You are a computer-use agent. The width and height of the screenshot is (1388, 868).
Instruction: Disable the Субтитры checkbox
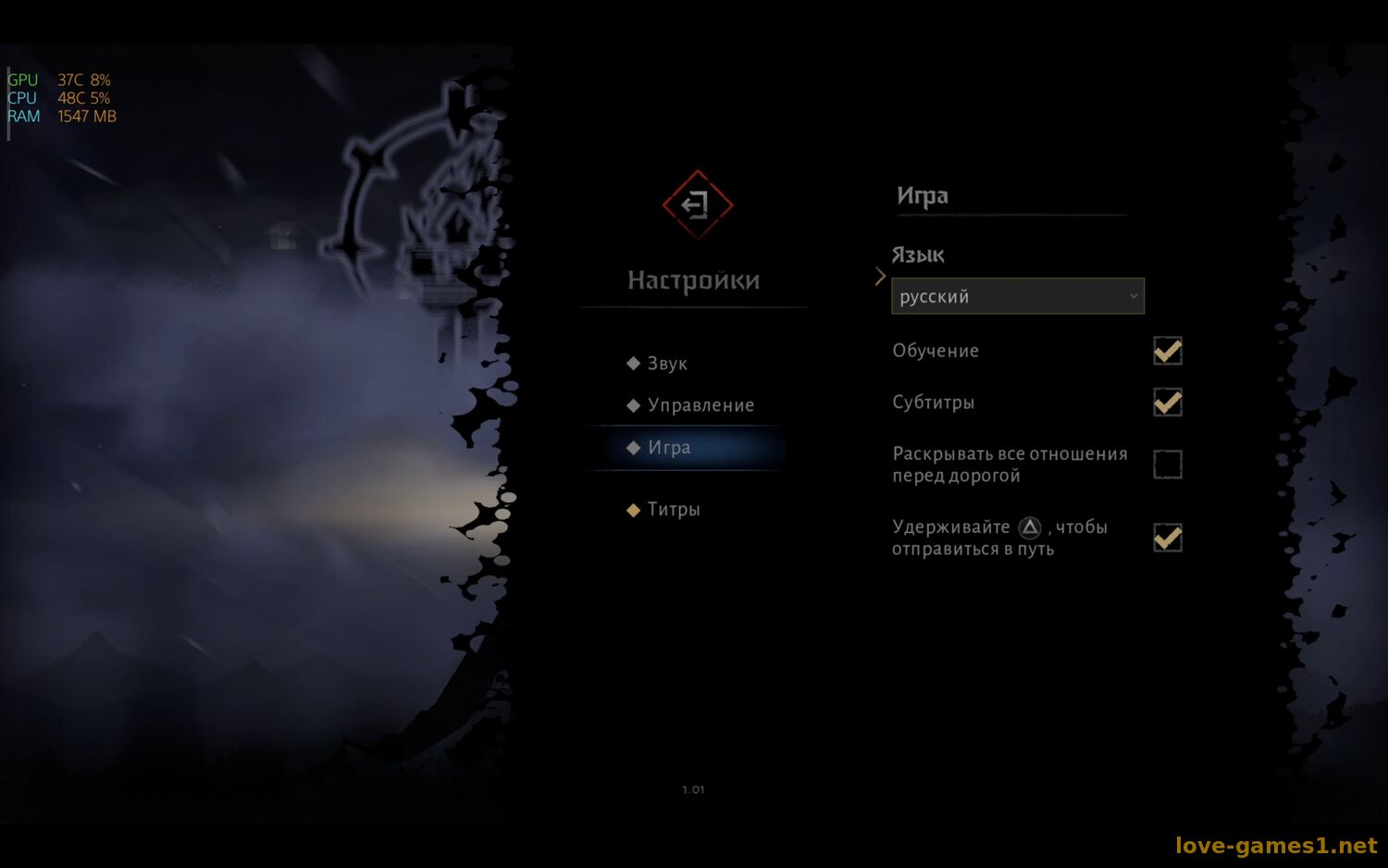click(1167, 403)
